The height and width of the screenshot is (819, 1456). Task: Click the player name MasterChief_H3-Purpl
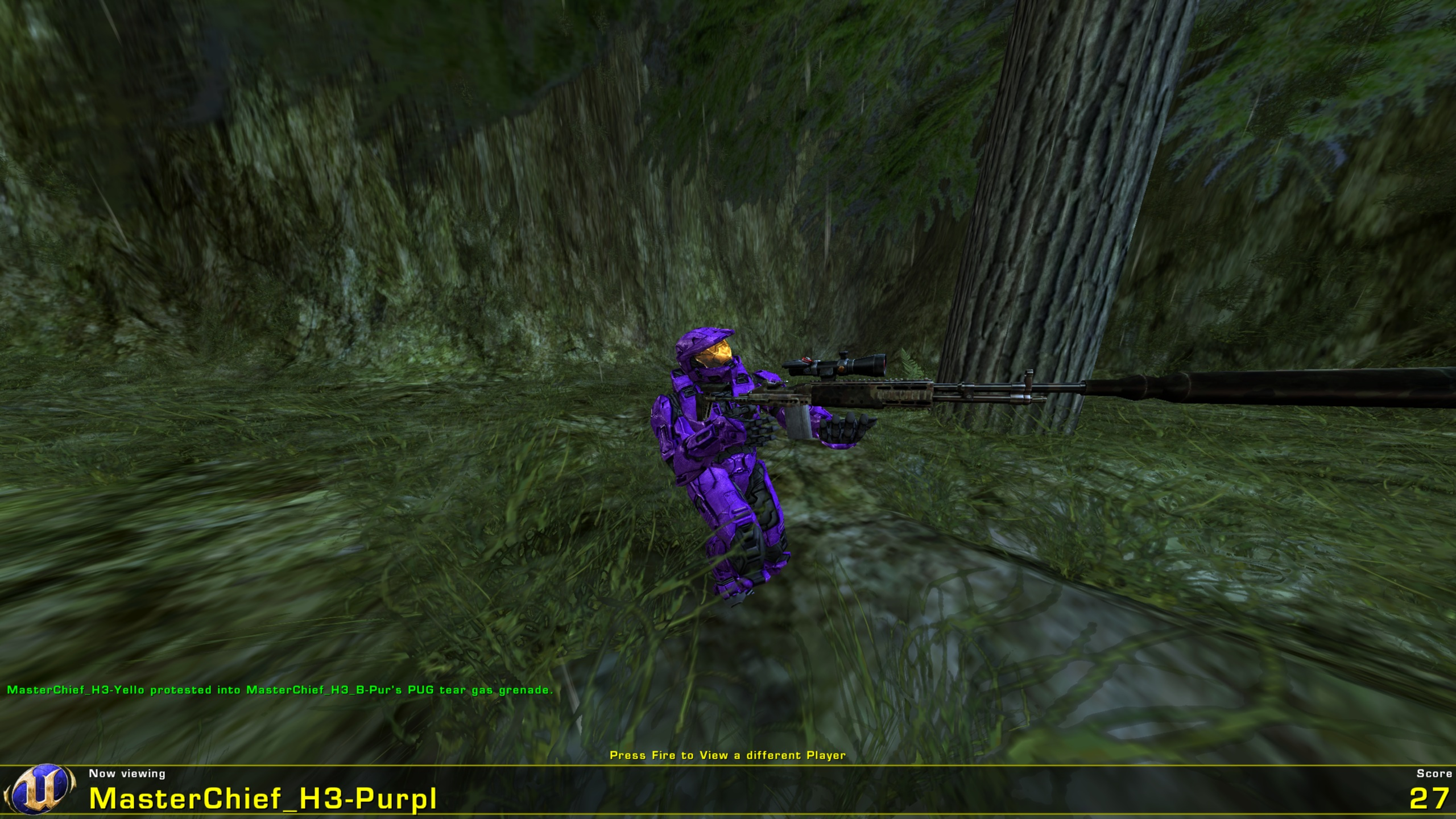264,799
